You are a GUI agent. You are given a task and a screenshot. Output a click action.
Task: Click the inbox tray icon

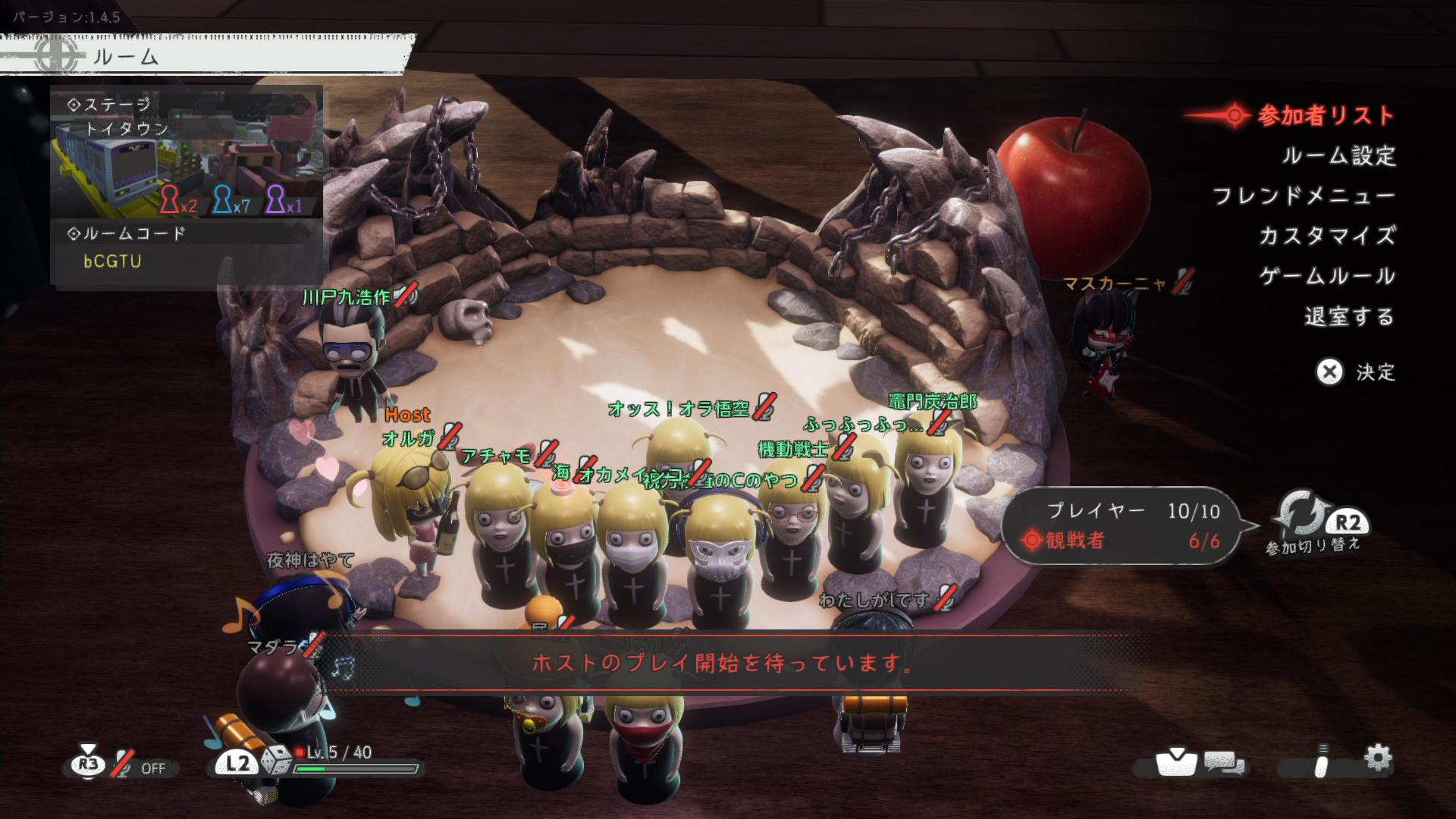1175,761
